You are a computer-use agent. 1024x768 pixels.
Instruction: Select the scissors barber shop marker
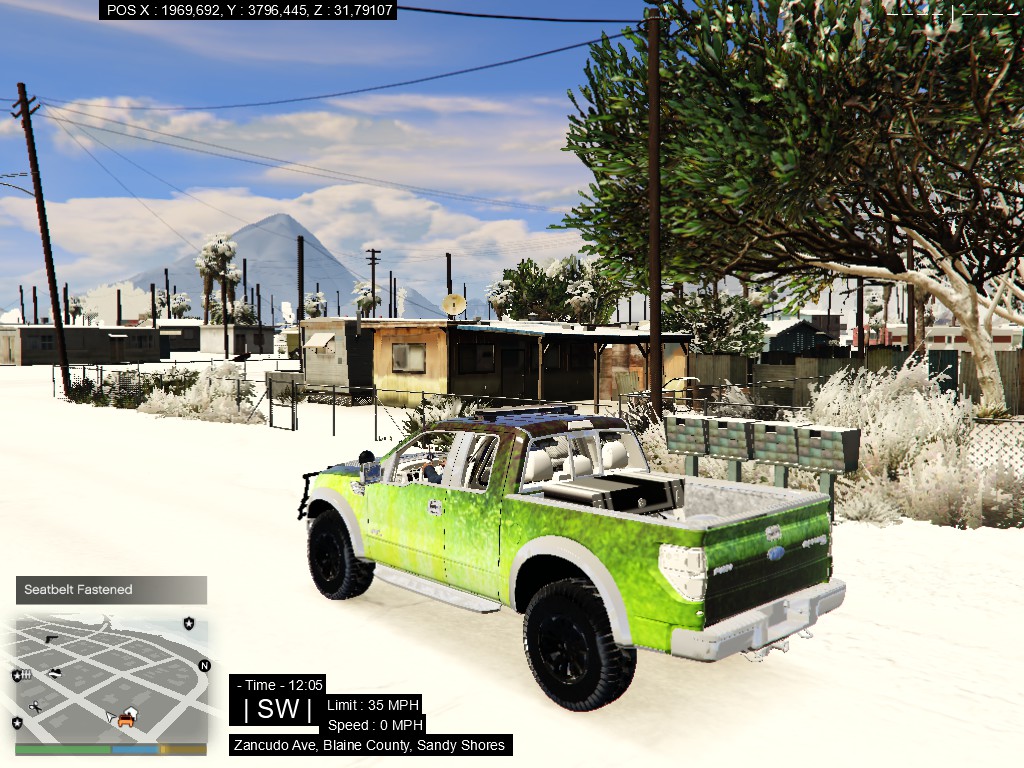pyautogui.click(x=35, y=707)
